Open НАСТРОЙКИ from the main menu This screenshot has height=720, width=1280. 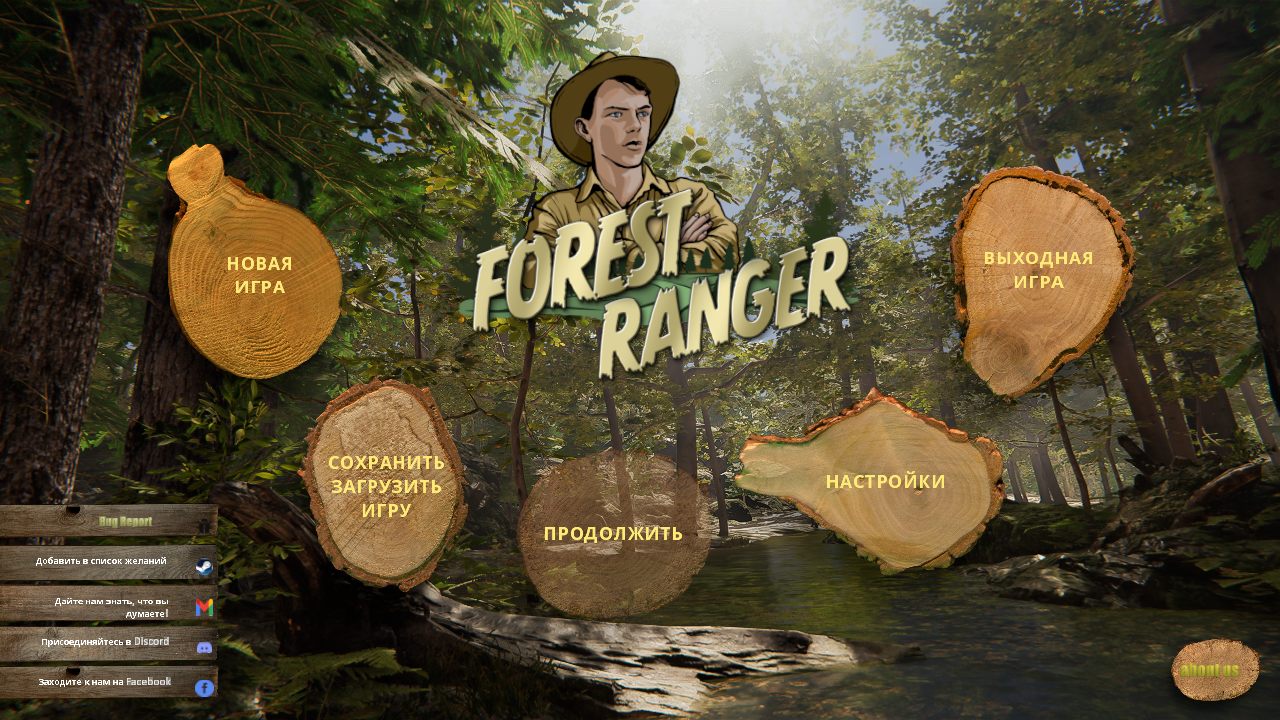coord(884,480)
